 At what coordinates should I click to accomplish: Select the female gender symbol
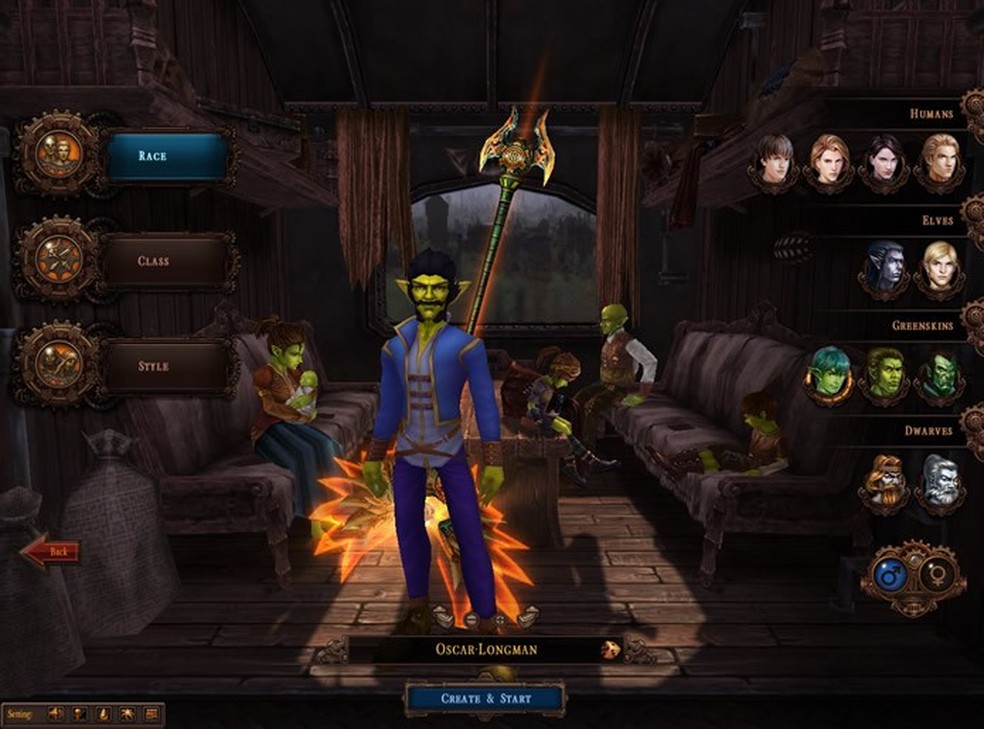(938, 576)
